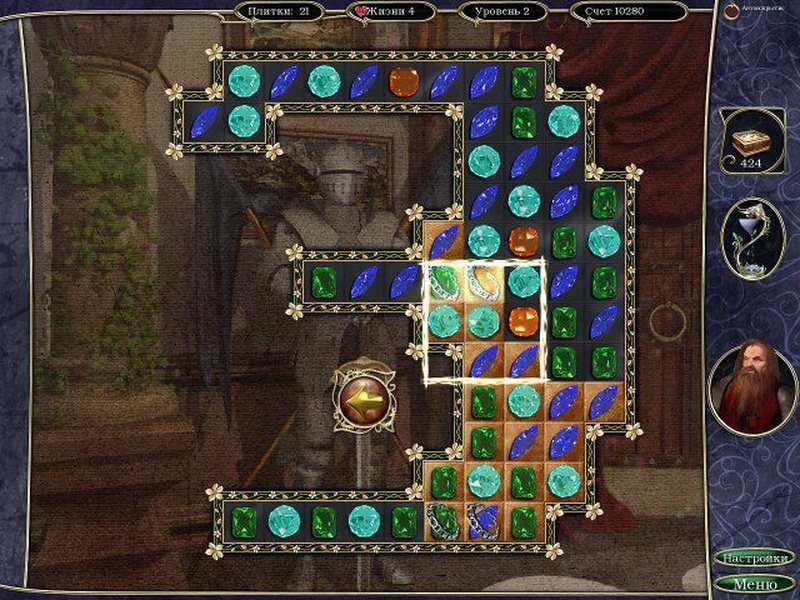The image size is (800, 600).
Task: Select the spellbook icon showing 424
Action: click(752, 141)
